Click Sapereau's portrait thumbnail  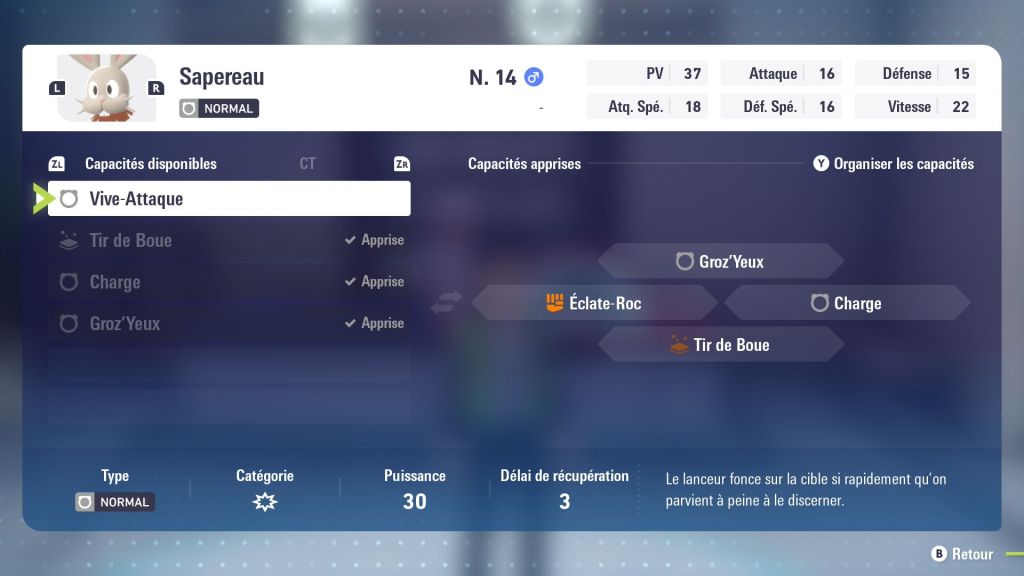(x=106, y=88)
